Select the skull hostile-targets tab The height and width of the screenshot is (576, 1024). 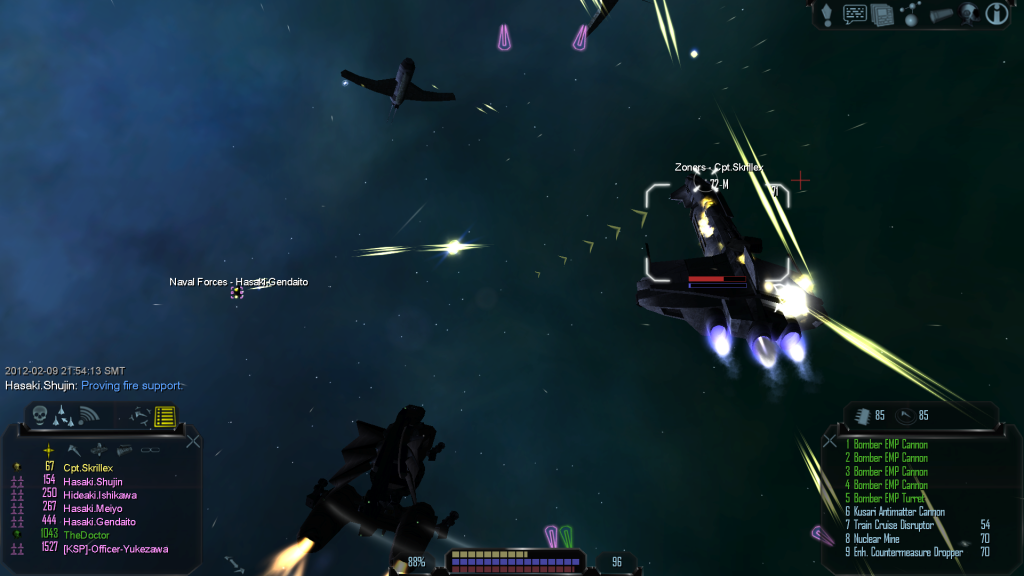(x=40, y=414)
